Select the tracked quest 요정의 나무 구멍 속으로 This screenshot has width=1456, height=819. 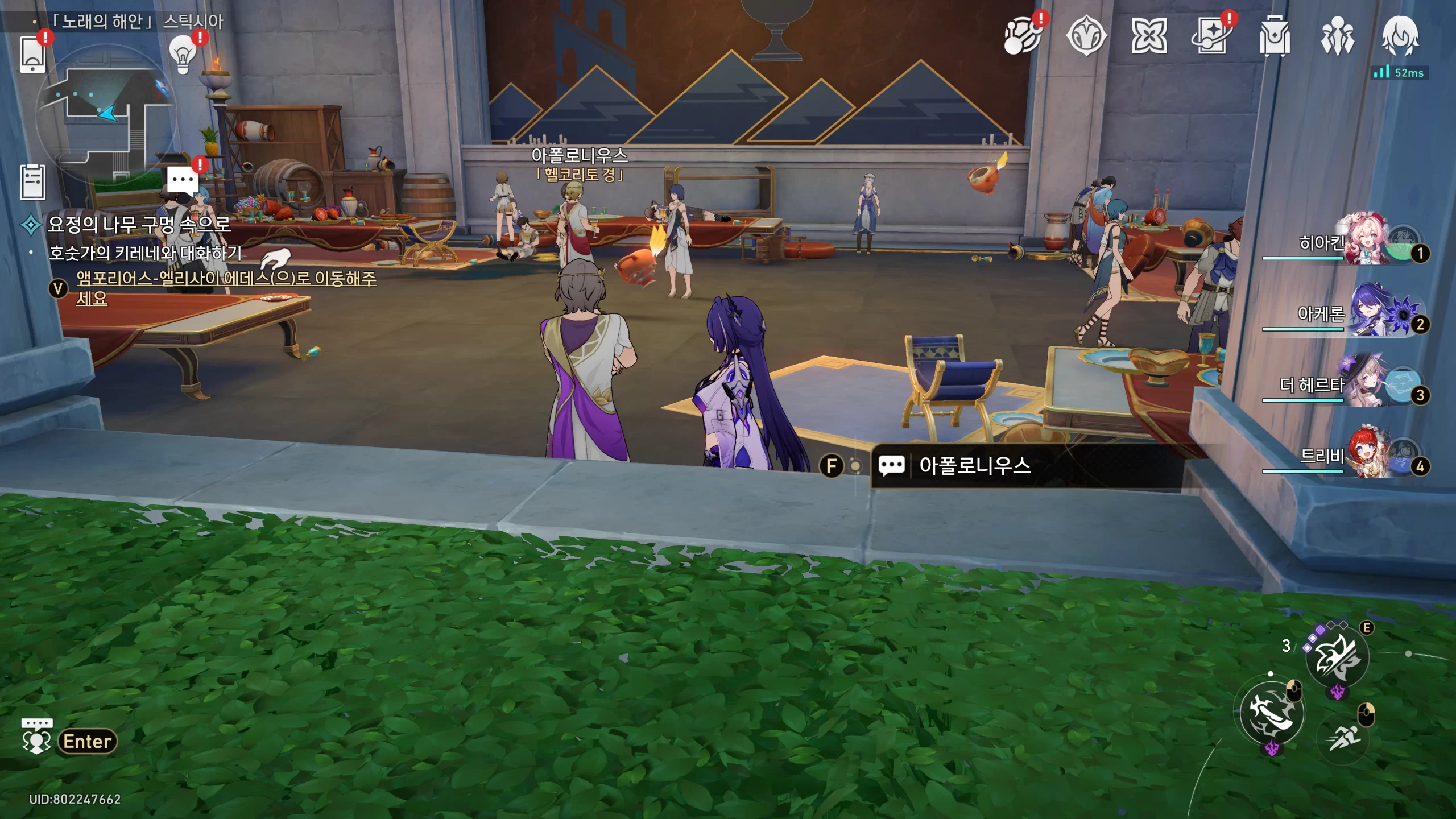[139, 225]
